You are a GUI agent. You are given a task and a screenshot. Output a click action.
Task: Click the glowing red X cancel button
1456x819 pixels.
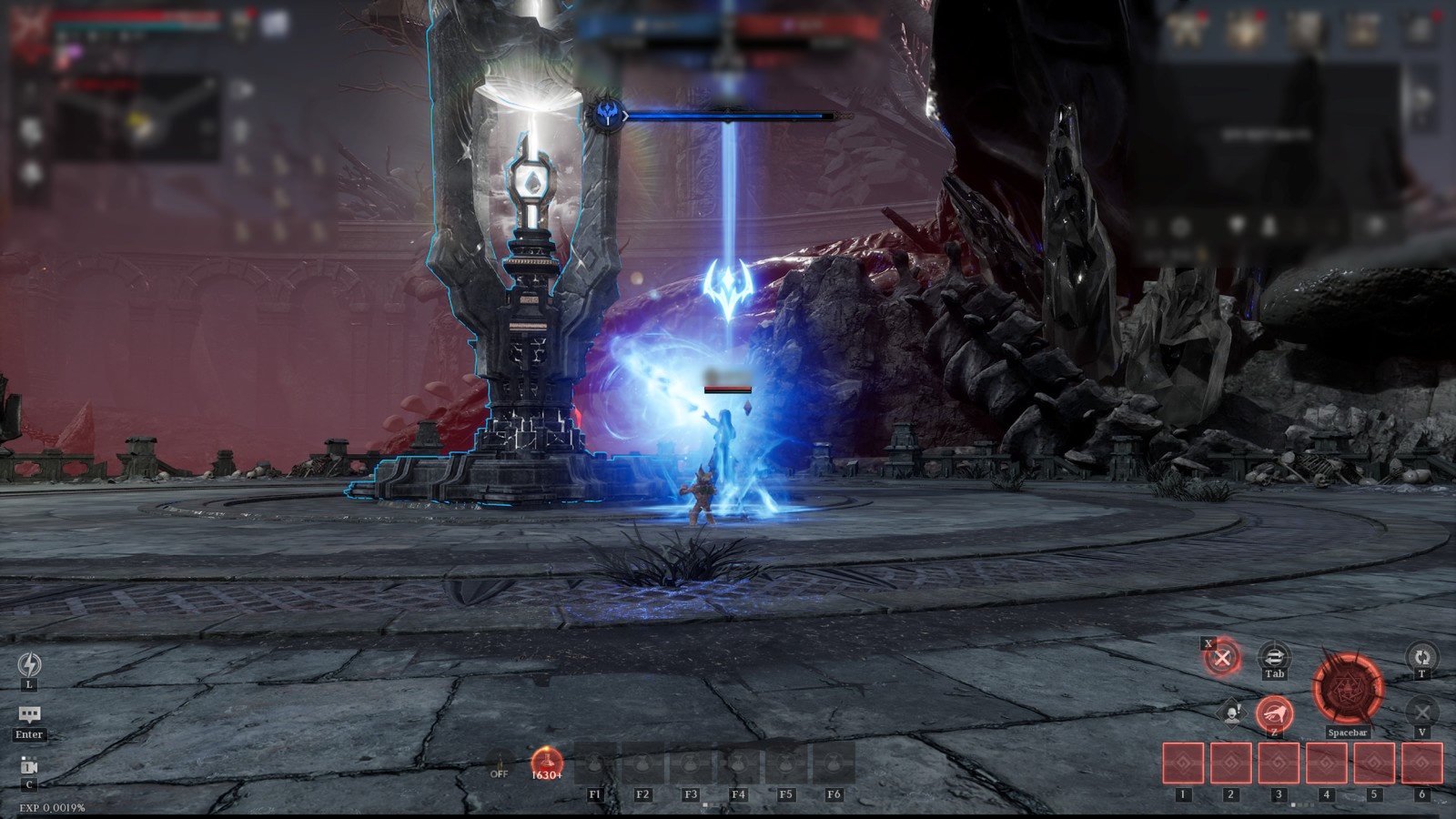coord(1223,657)
